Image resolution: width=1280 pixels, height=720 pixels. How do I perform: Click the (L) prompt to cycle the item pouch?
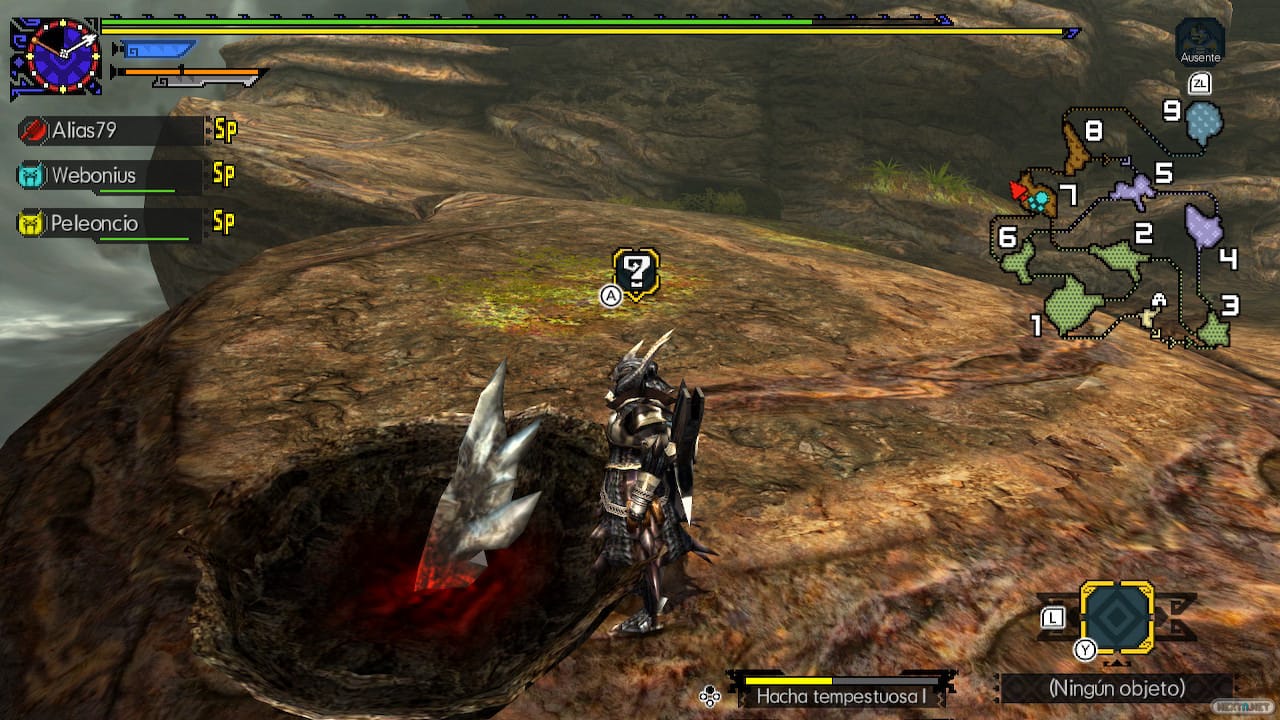[1052, 618]
